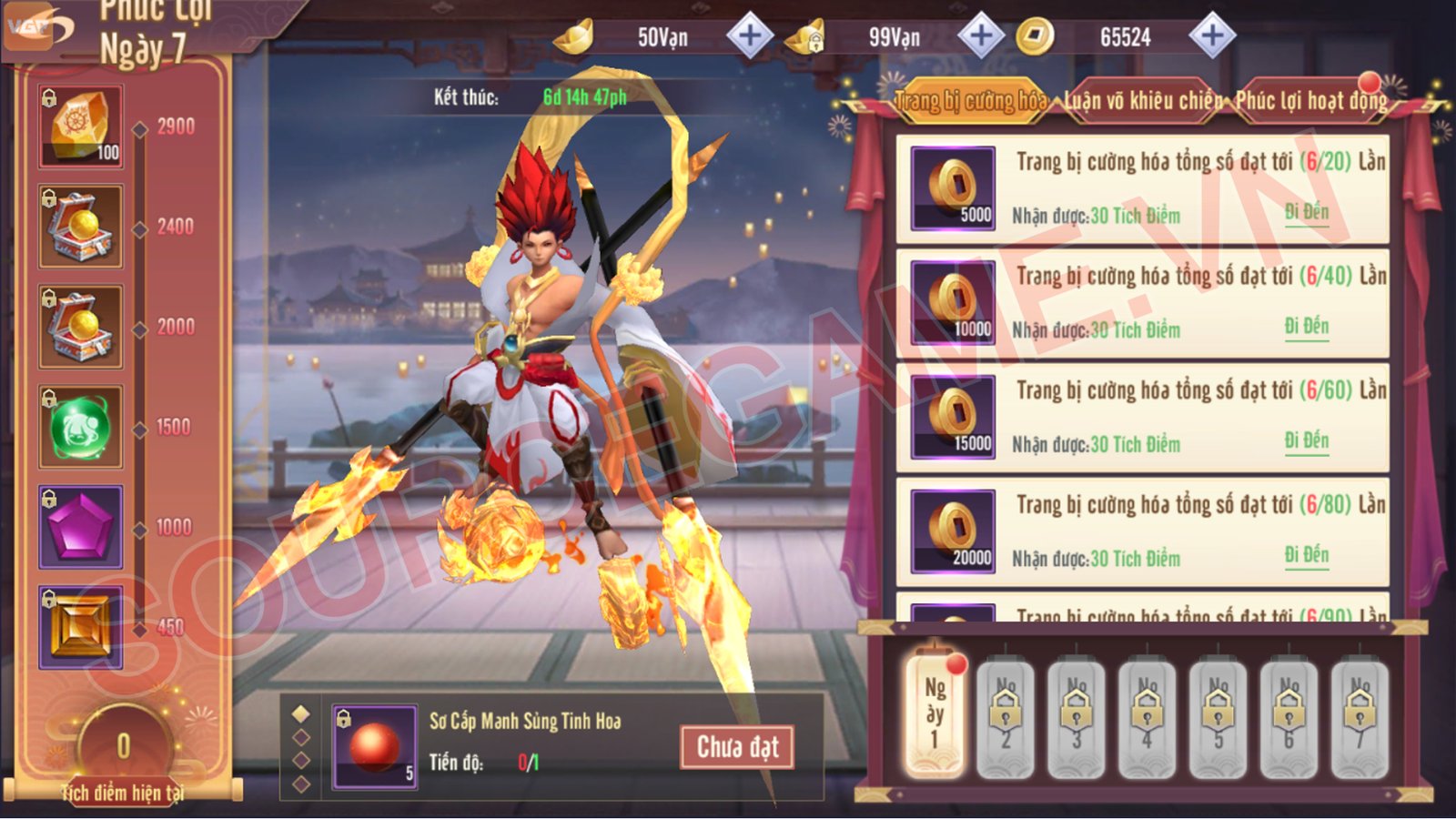Screen dimensions: 1456x819
Task: Click Đi Đến for the 6/20 task
Action: 1307,213
